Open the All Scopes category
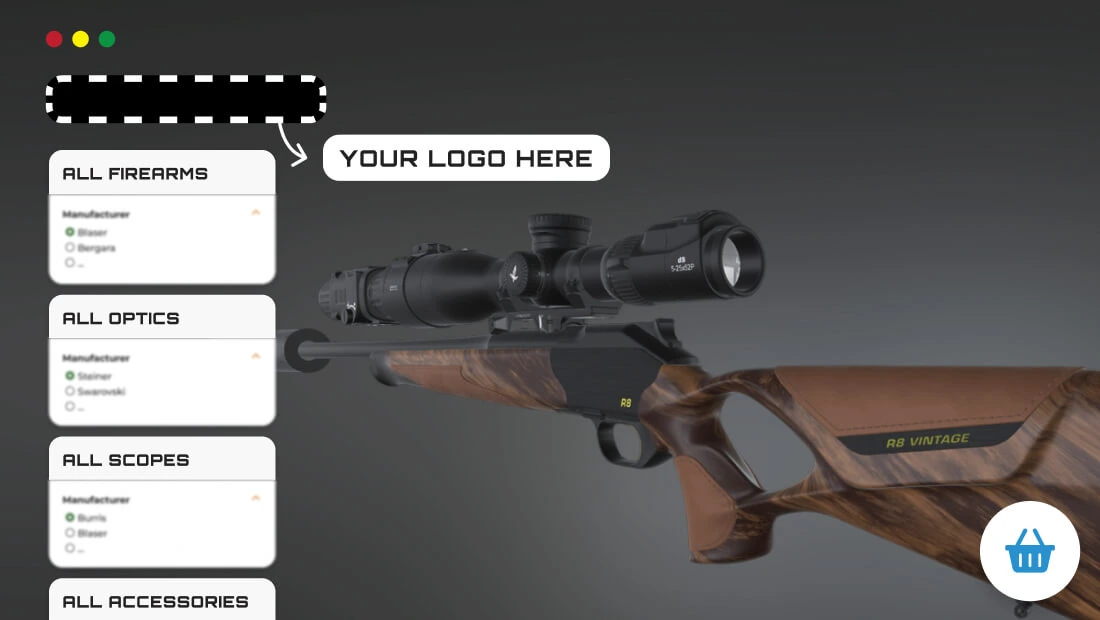This screenshot has width=1100, height=620. pos(126,461)
